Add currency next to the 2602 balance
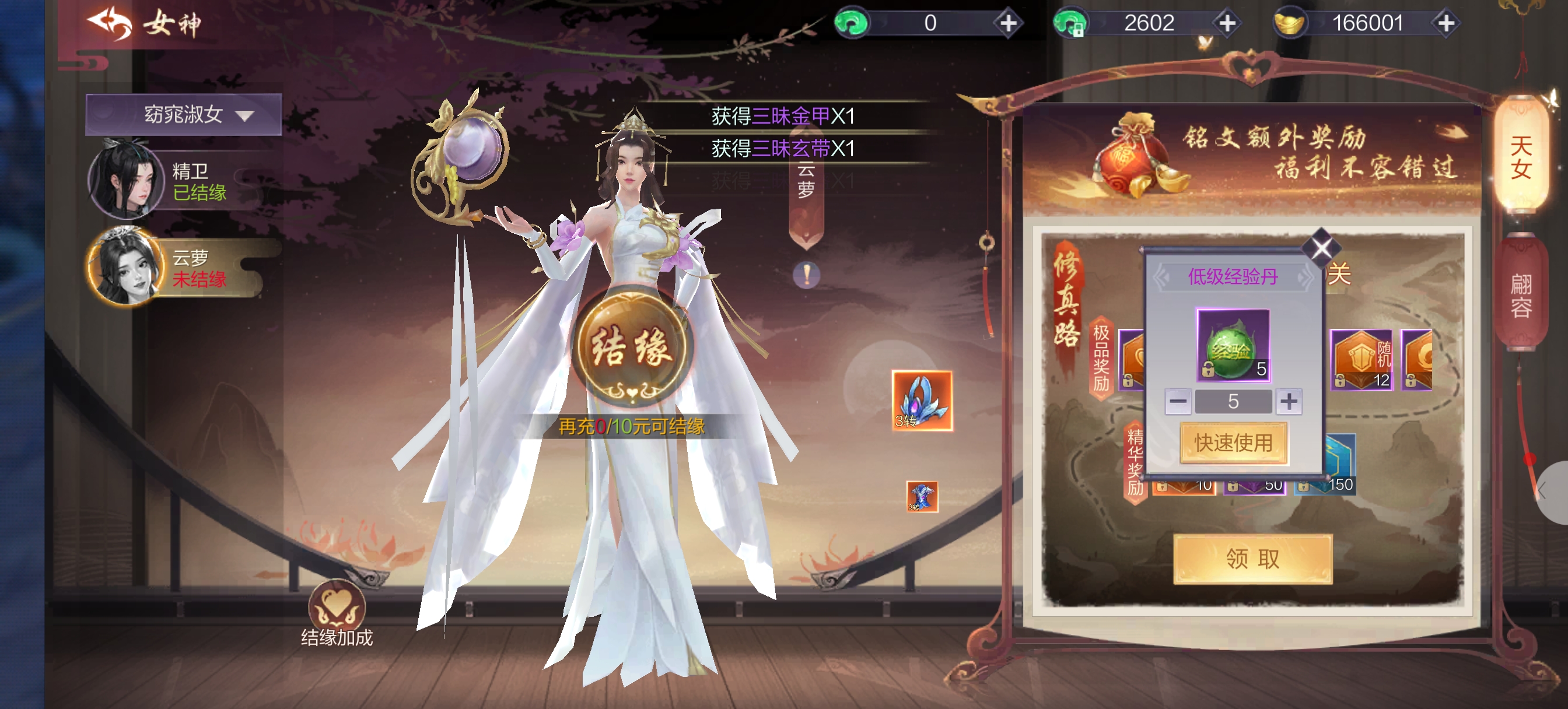This screenshot has width=1568, height=709. pos(1227,23)
